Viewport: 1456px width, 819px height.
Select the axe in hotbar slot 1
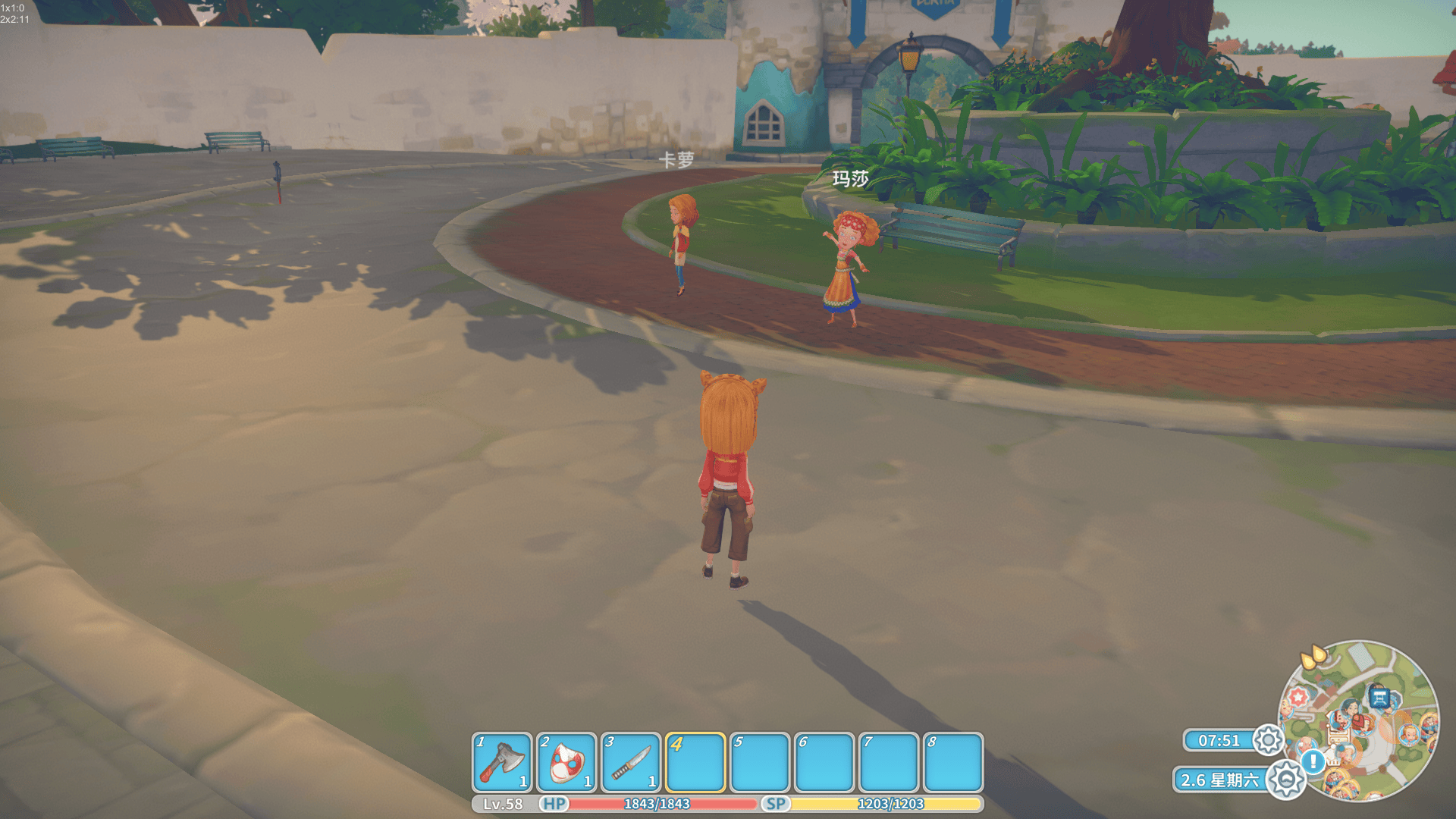(x=501, y=762)
